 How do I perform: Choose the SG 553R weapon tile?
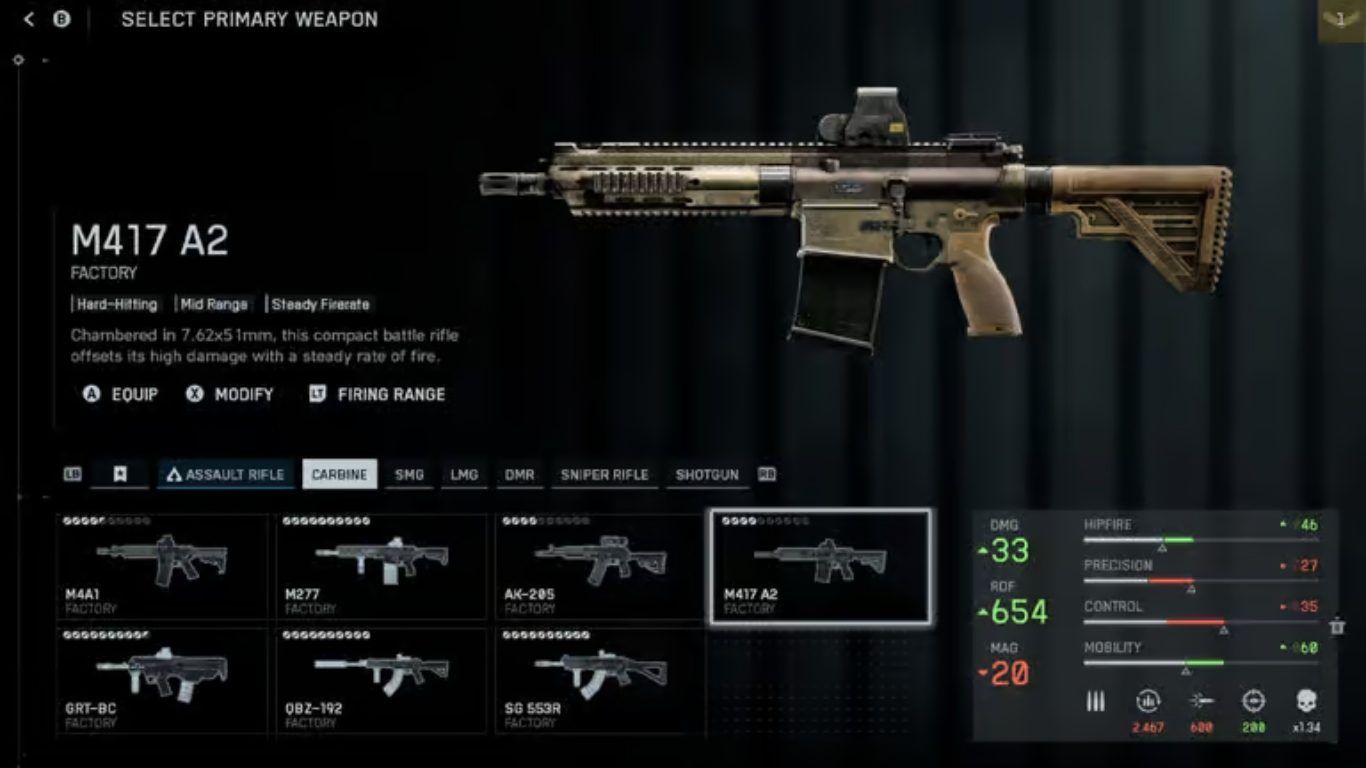tap(600, 681)
